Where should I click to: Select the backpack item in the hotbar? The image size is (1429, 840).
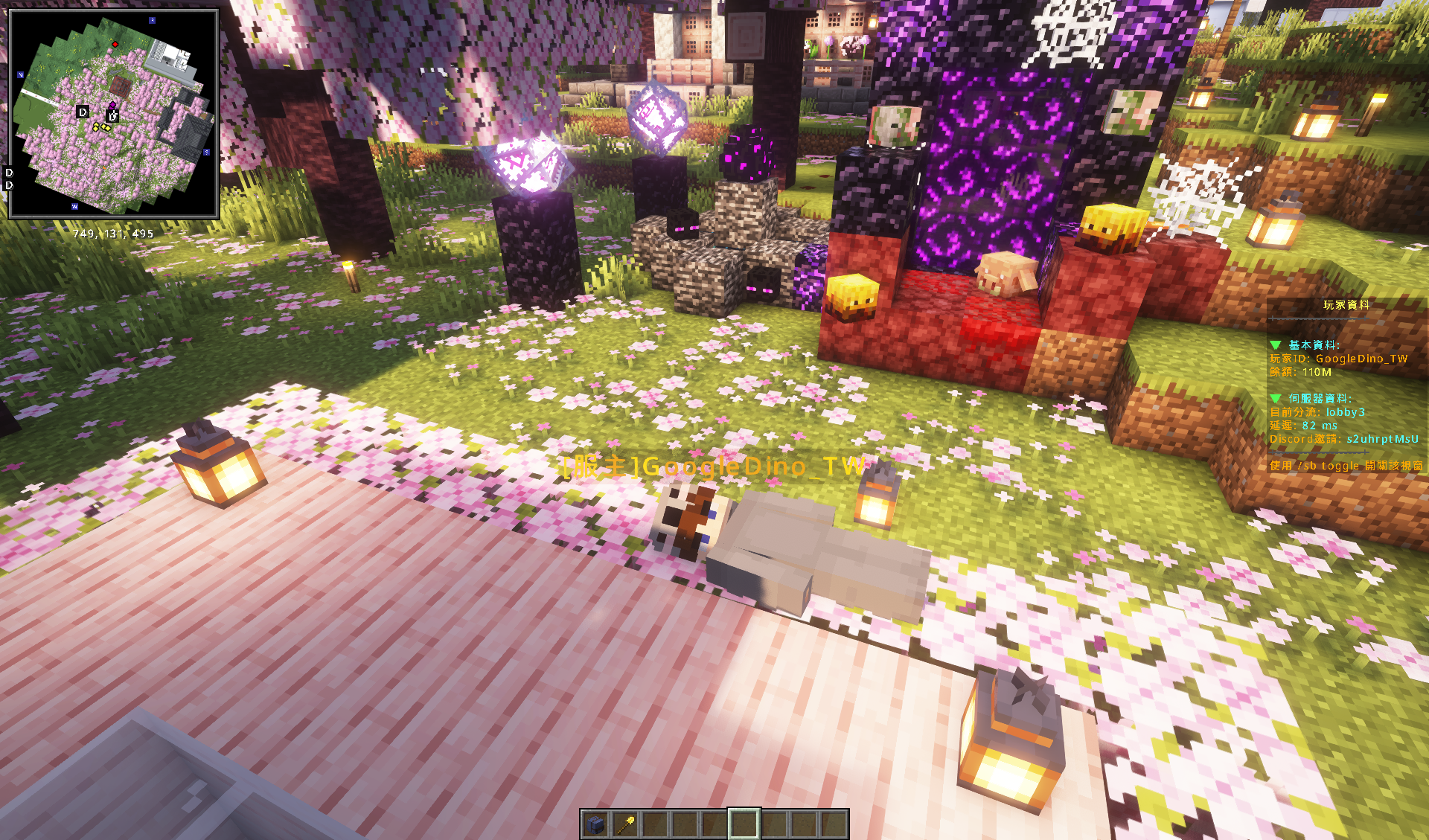coord(595,824)
